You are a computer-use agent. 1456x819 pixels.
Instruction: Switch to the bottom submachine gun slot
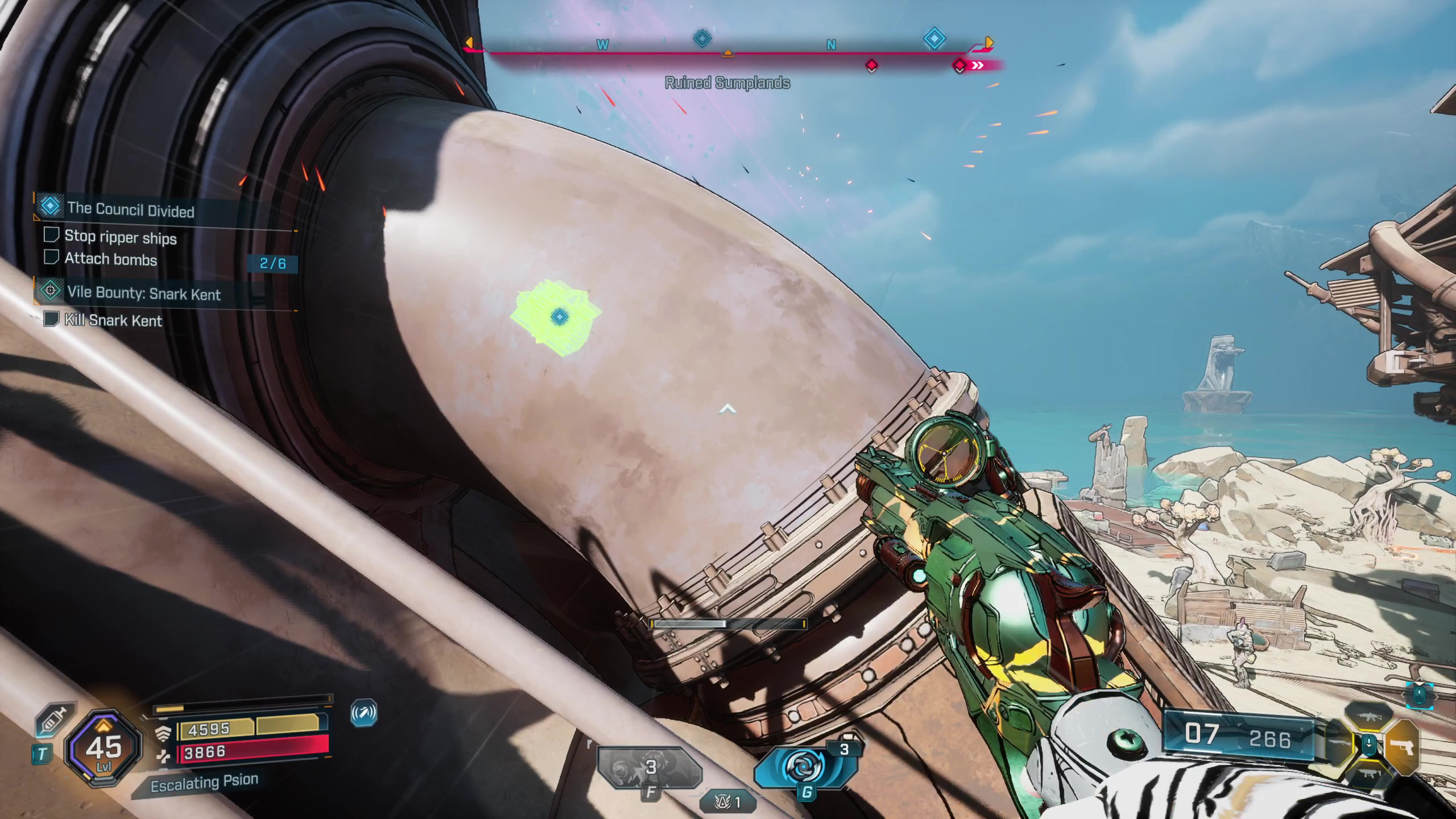(x=1369, y=774)
